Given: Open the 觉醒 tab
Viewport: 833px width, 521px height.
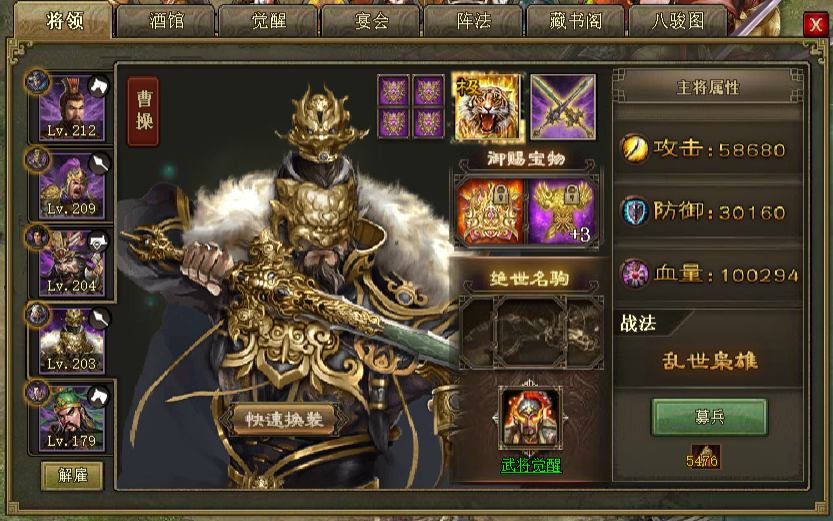Looking at the screenshot, I should 267,20.
